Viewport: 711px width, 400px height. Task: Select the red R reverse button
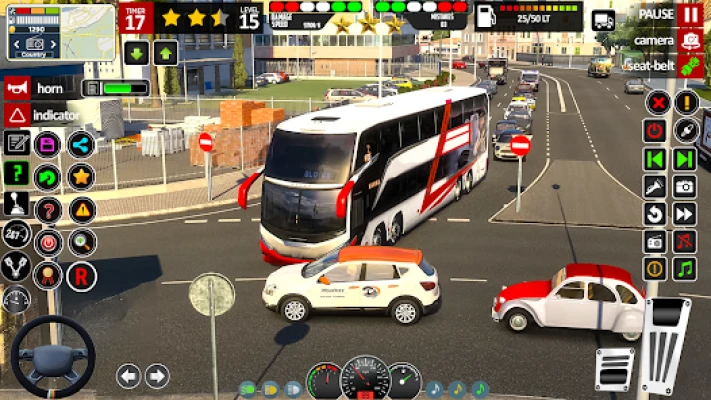pos(81,275)
